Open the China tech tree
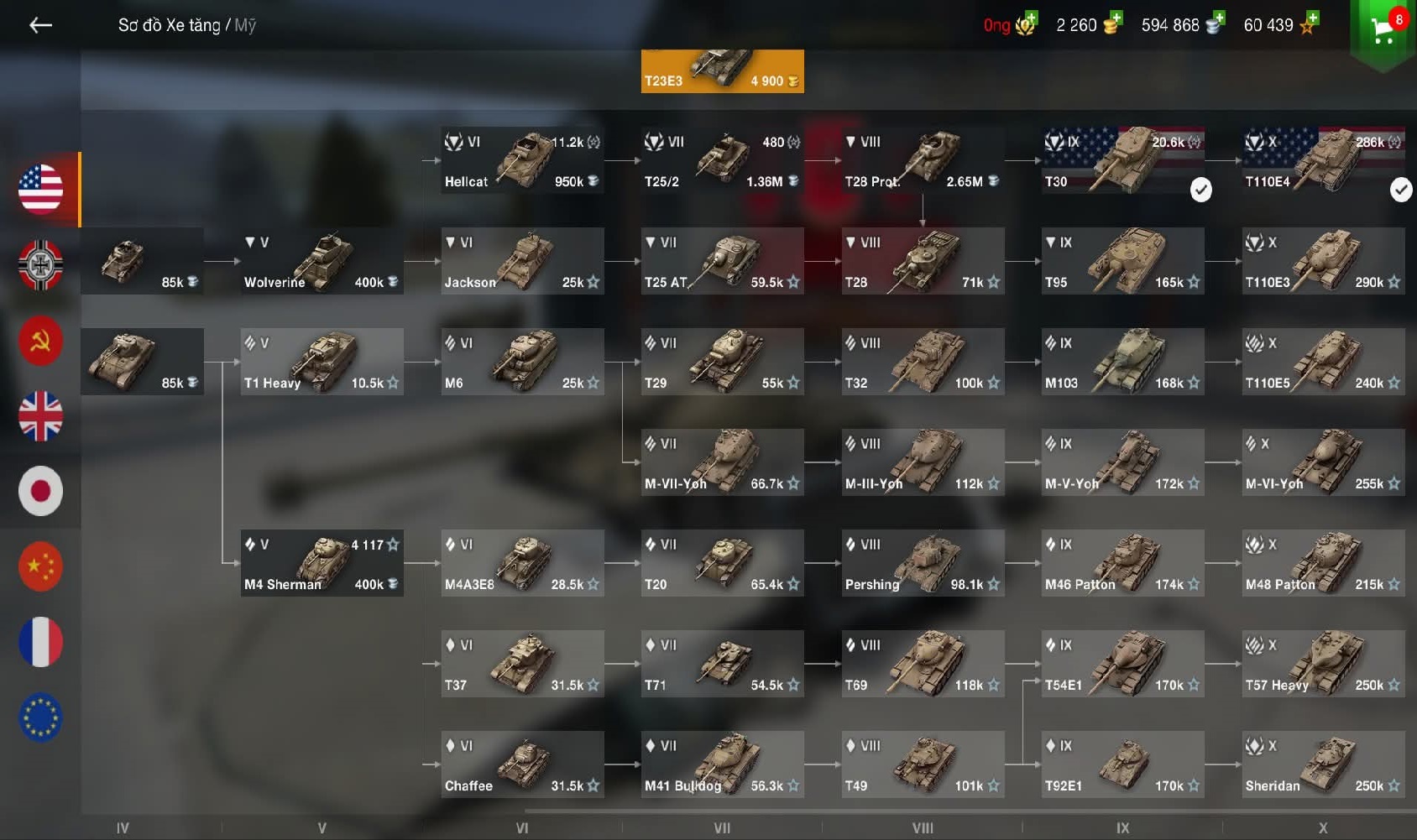Image resolution: width=1417 pixels, height=840 pixels. 40,566
